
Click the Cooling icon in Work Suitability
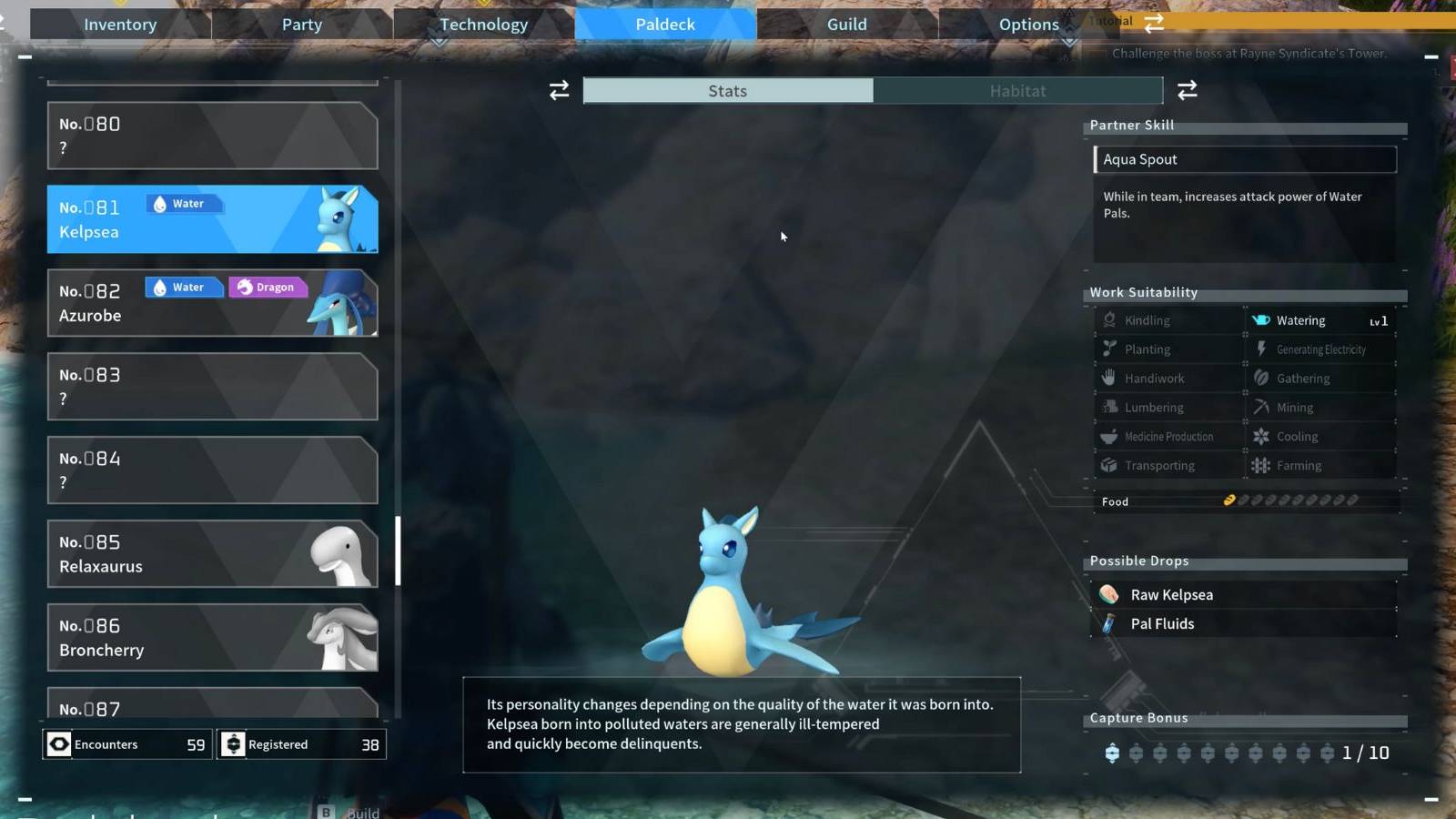pyautogui.click(x=1262, y=436)
